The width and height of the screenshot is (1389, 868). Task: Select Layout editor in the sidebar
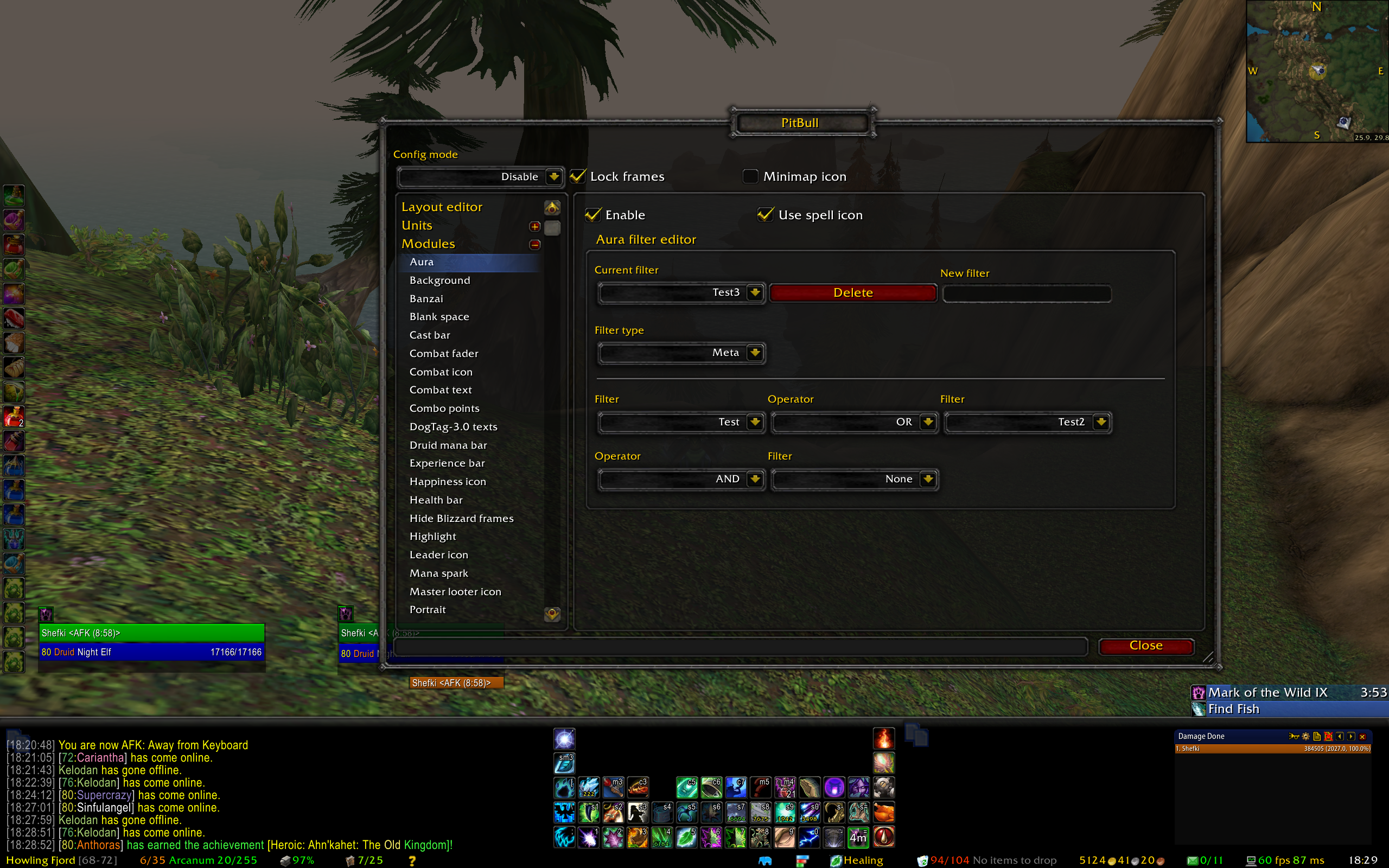coord(442,207)
